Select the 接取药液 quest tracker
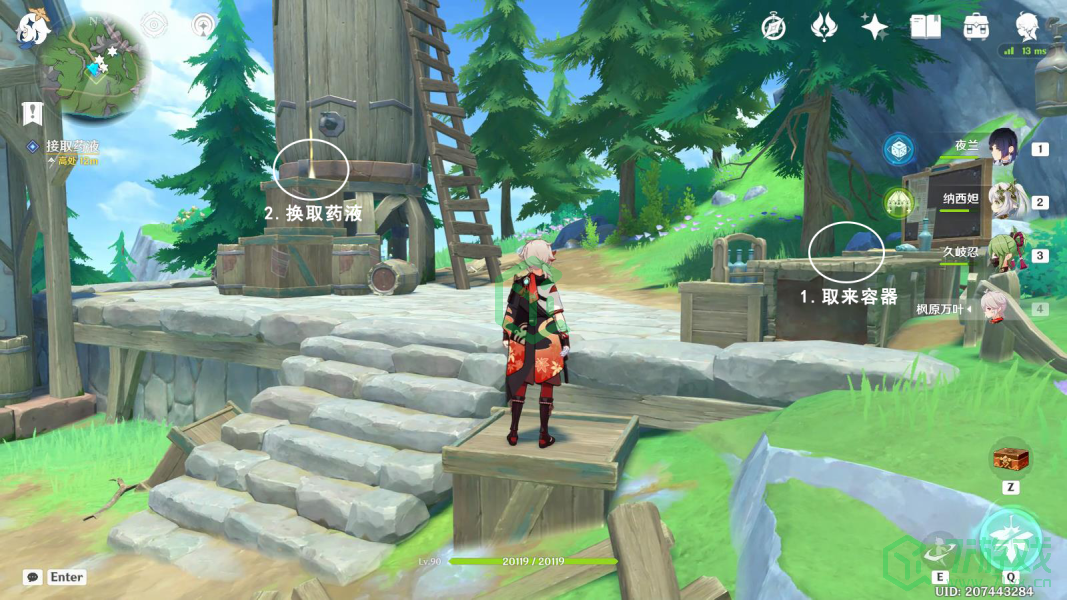This screenshot has width=1067, height=600. pyautogui.click(x=72, y=146)
